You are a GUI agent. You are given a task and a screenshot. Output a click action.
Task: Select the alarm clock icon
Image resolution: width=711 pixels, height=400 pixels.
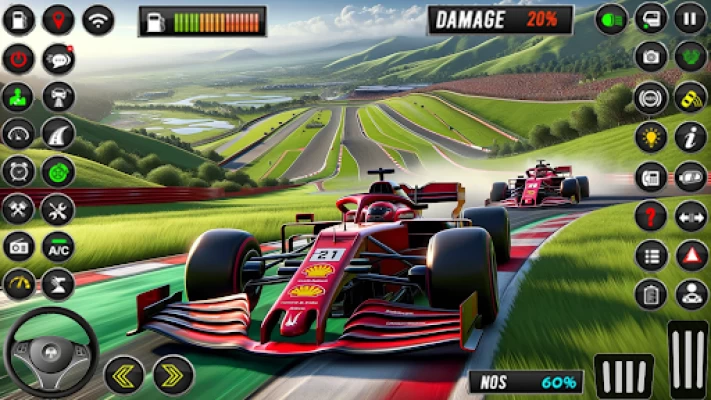click(x=18, y=172)
